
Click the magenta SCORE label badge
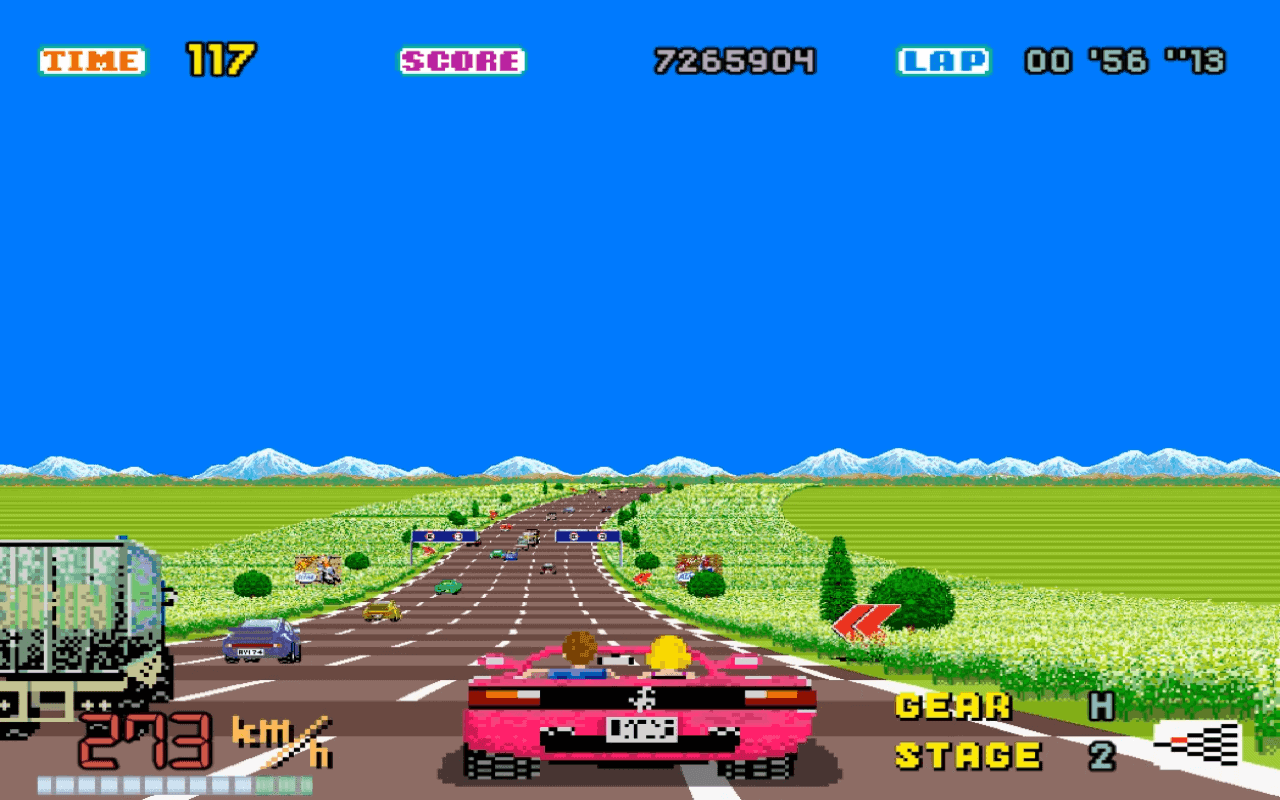[x=461, y=60]
